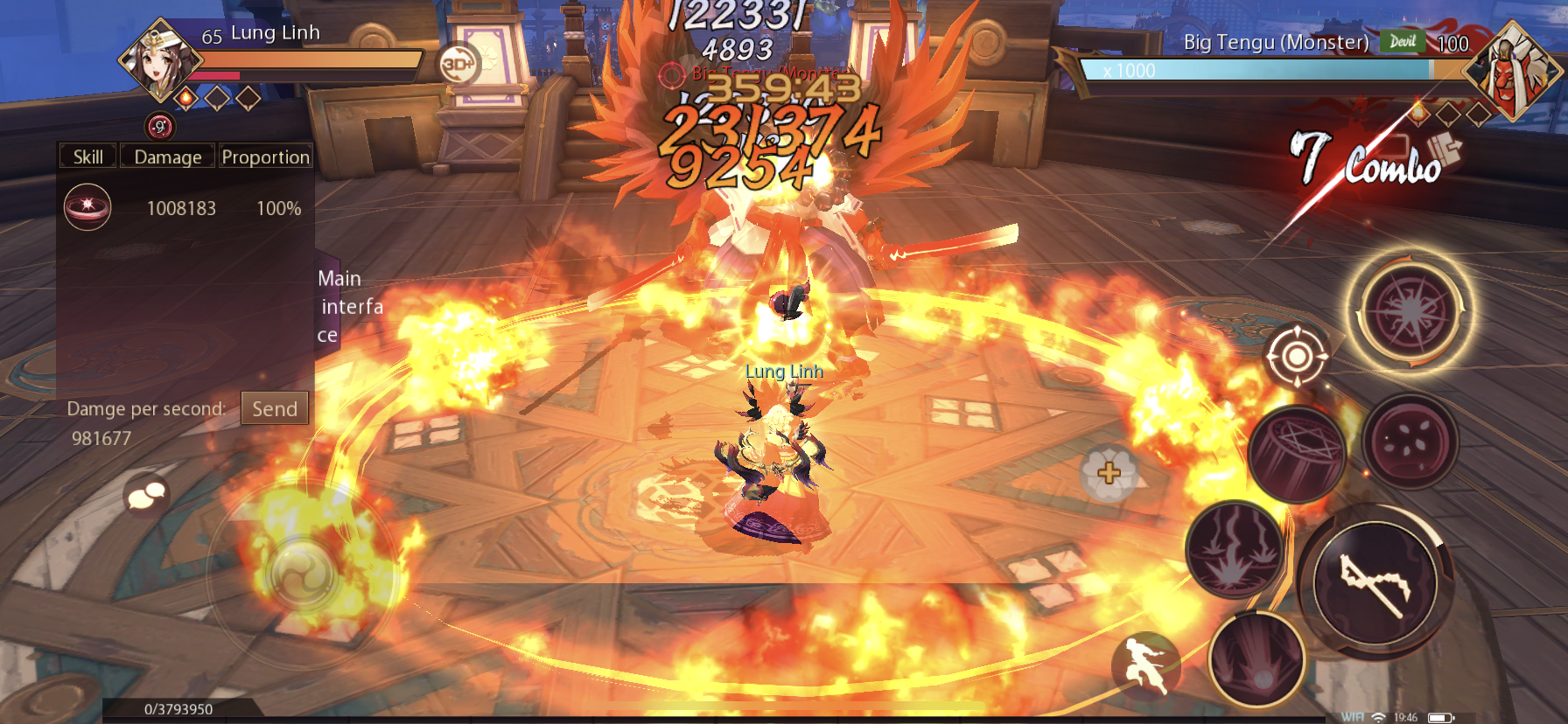Tap the virtual movement joystick

(x=302, y=574)
